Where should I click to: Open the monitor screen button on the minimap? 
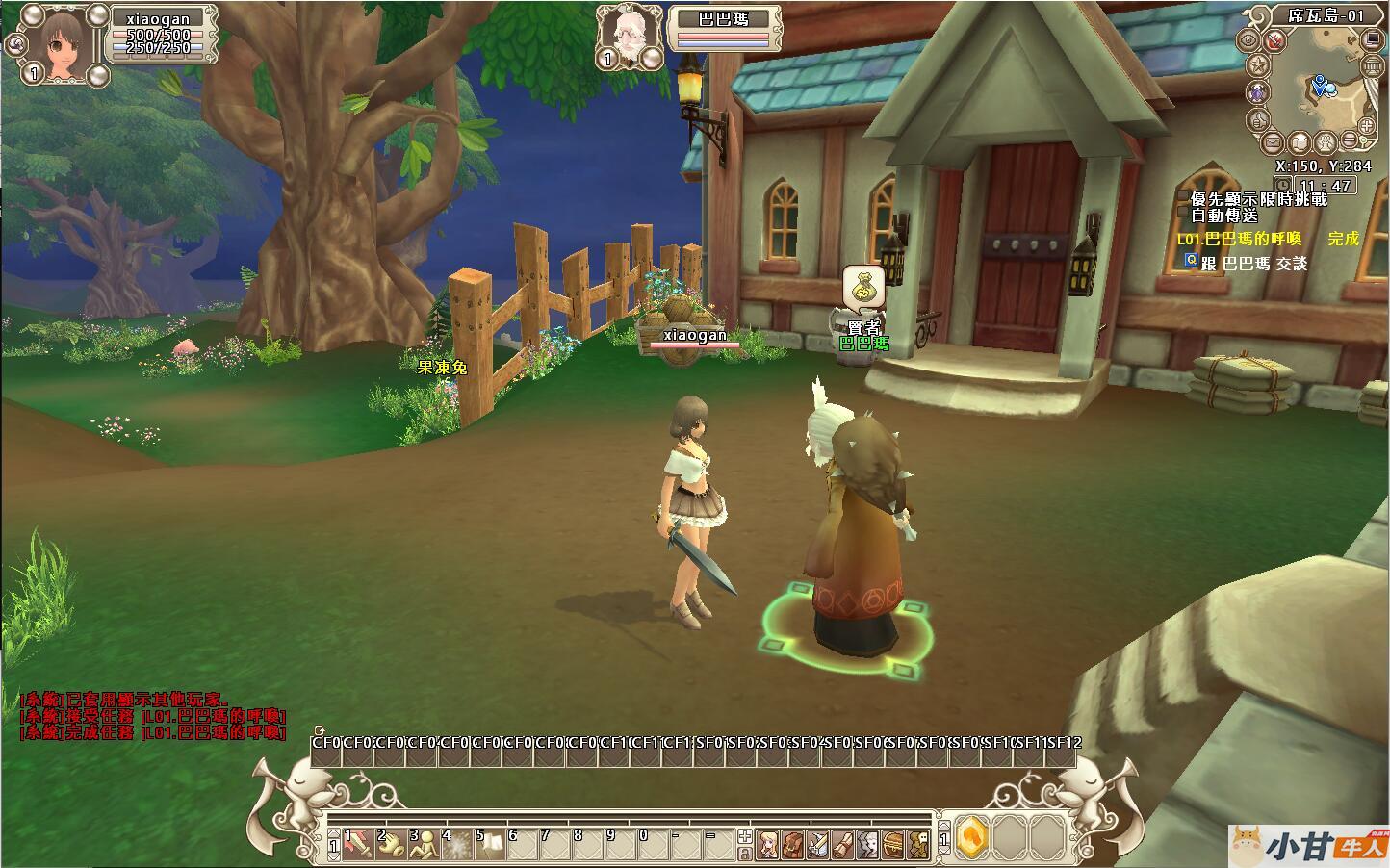(x=1371, y=39)
